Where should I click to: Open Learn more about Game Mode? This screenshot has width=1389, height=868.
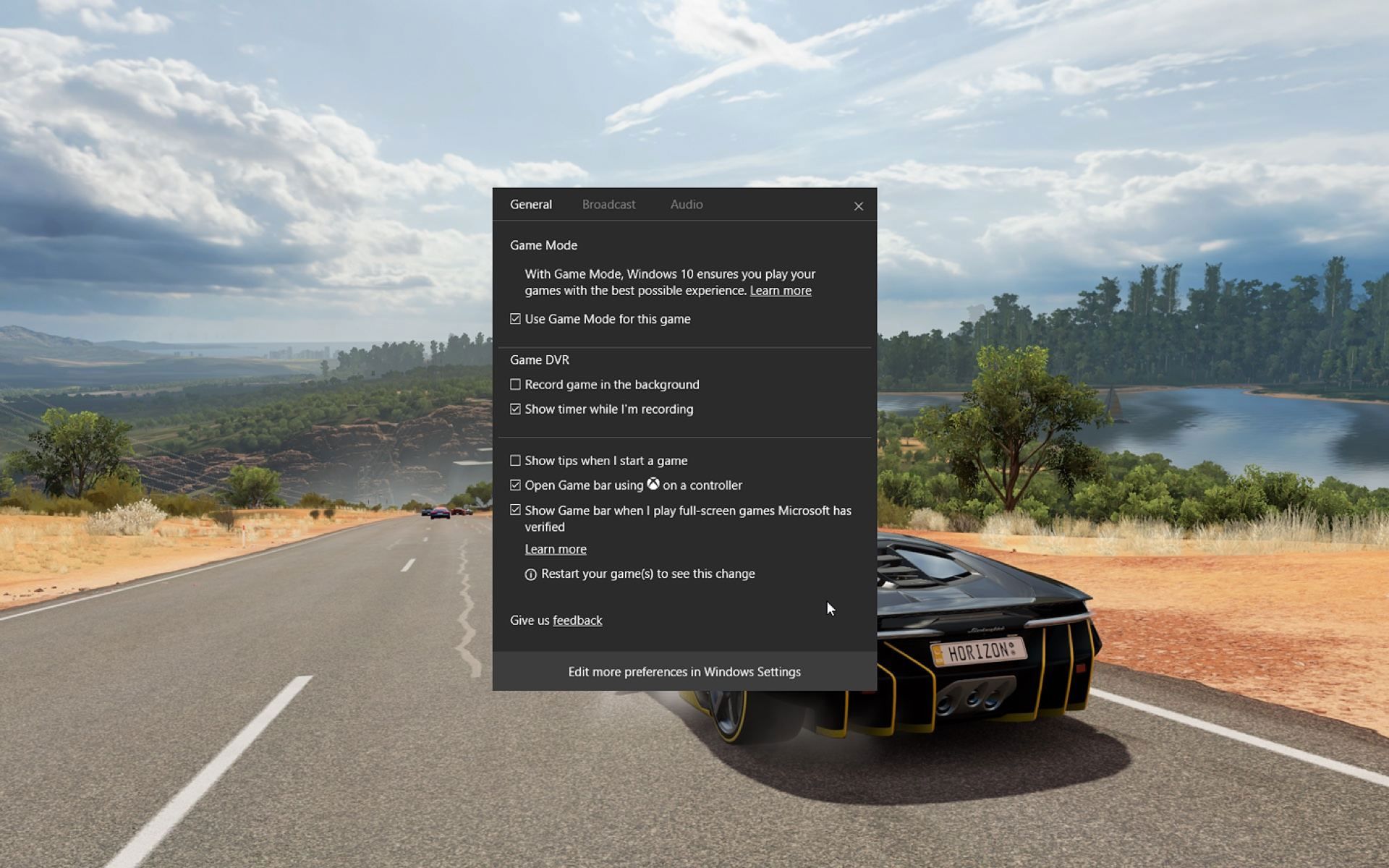[781, 290]
